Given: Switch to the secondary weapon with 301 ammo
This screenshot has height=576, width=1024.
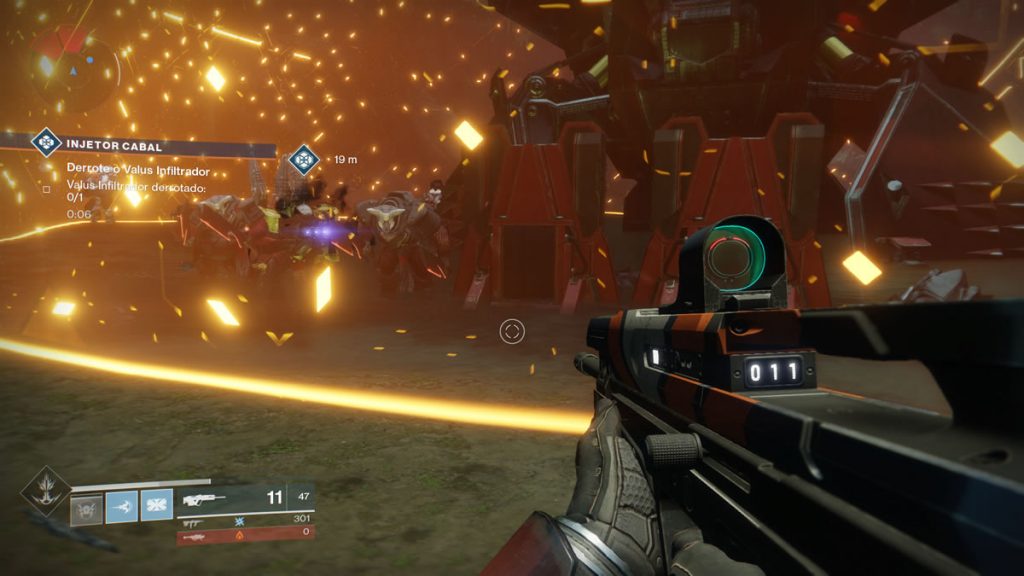Looking at the screenshot, I should point(245,521).
